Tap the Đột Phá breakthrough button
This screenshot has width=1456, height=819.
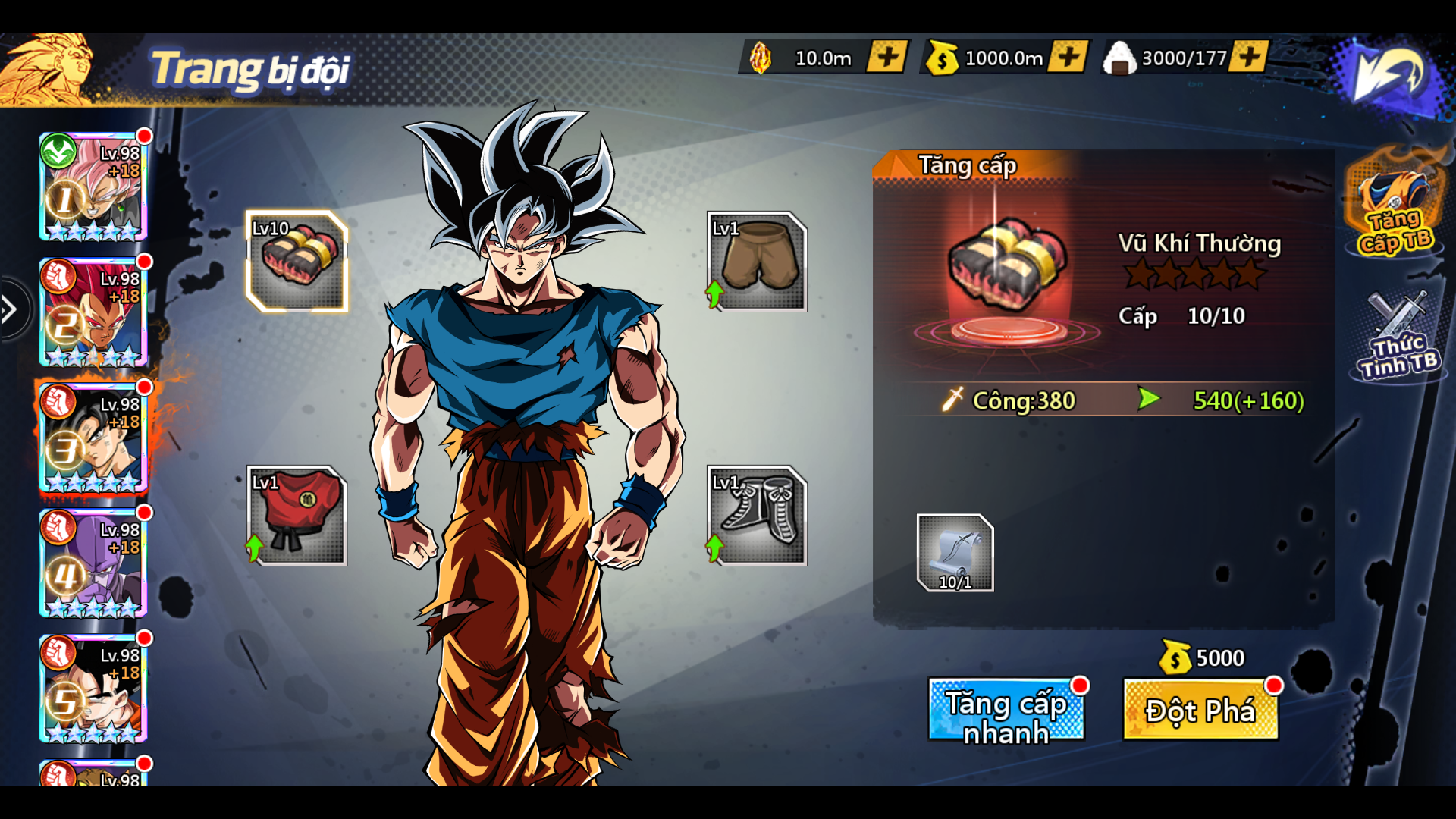(x=1200, y=711)
